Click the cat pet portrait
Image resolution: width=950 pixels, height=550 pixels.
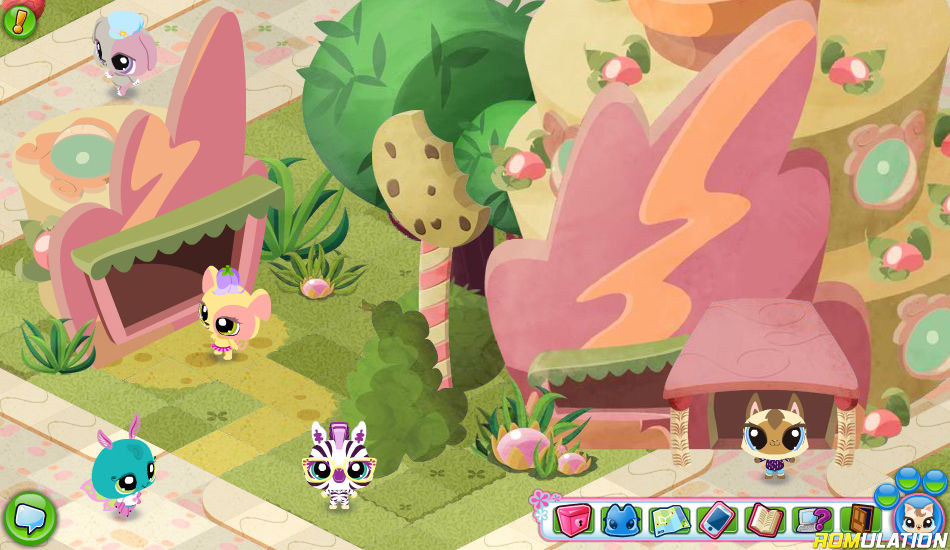click(x=913, y=517)
